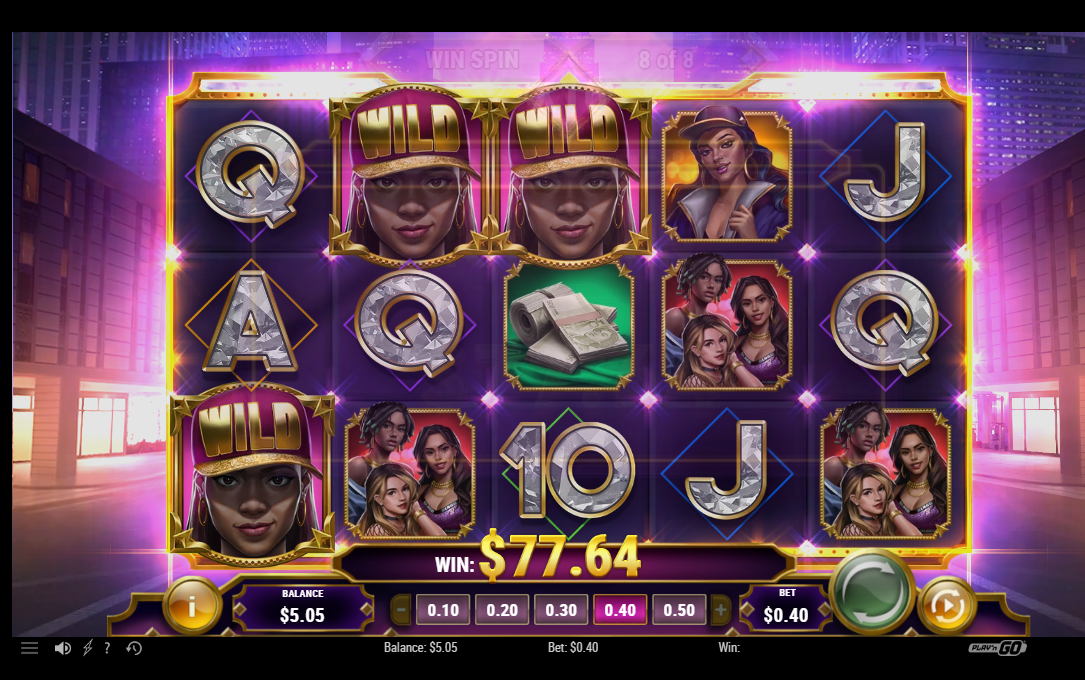Choose the 0.50 bet value
The width and height of the screenshot is (1085, 680).
tap(679, 610)
